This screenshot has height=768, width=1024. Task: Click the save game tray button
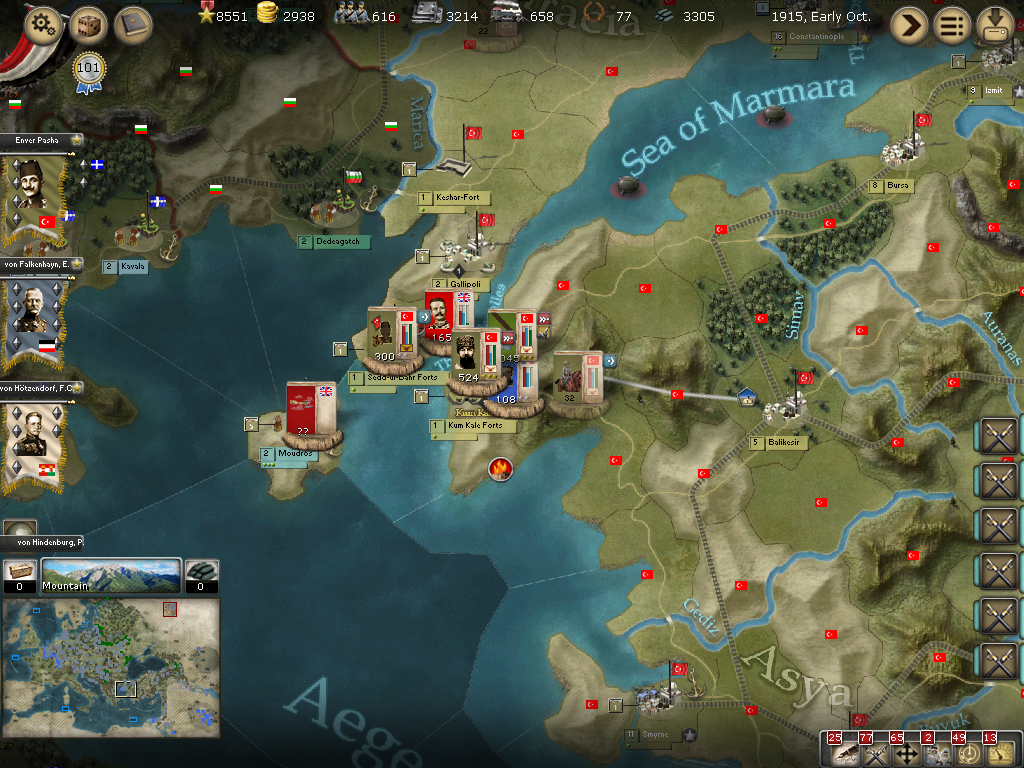tap(996, 25)
